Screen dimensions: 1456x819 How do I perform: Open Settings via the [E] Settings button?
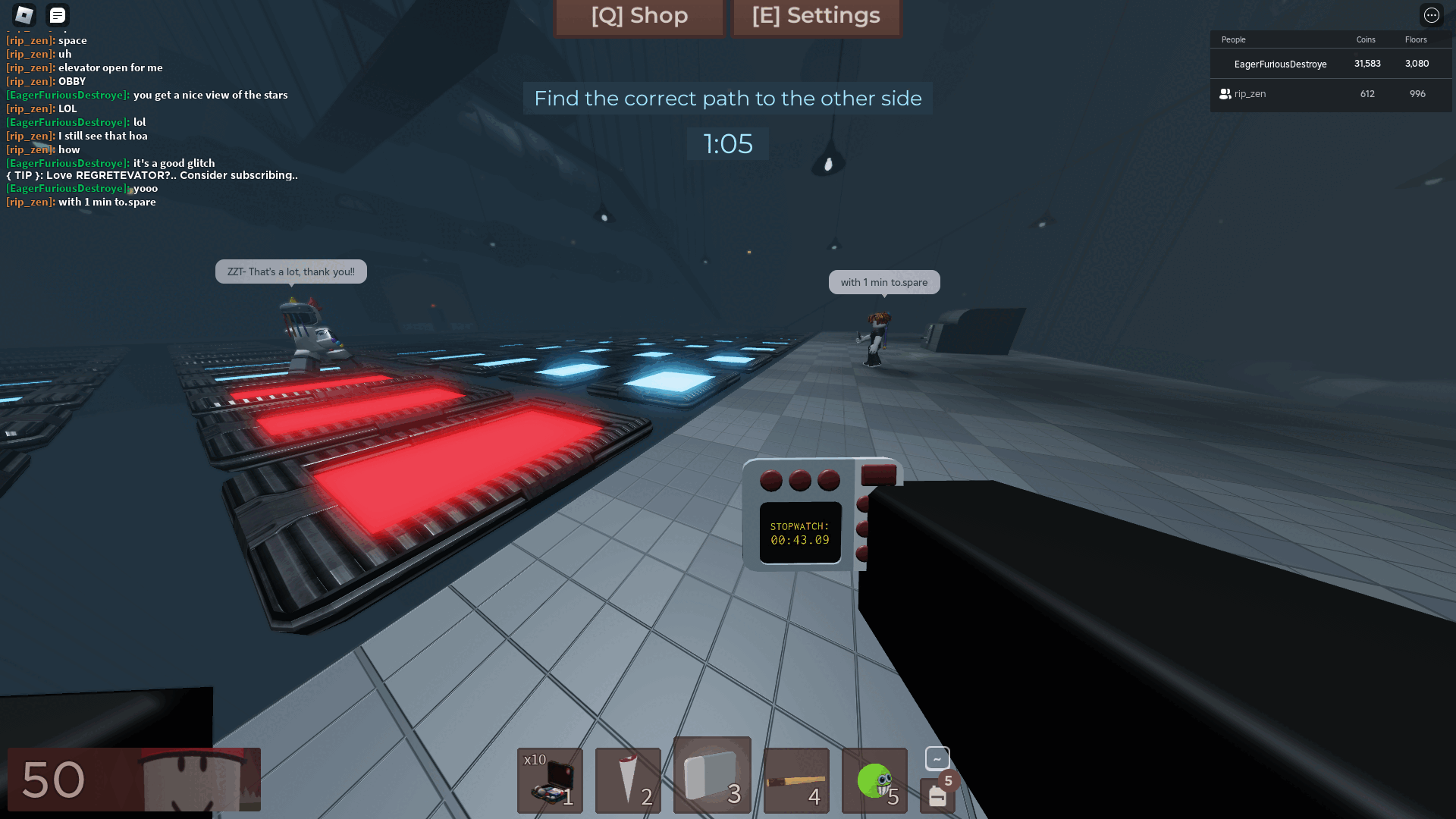(816, 16)
